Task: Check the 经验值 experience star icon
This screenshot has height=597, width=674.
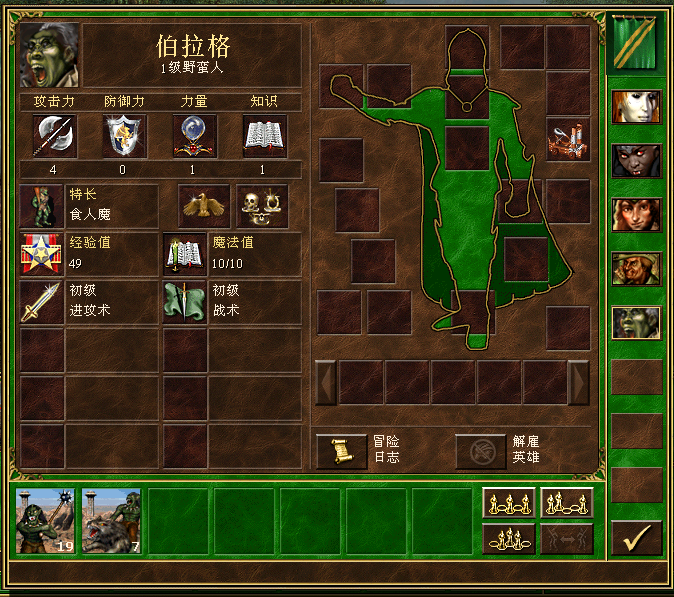Action: 42,254
